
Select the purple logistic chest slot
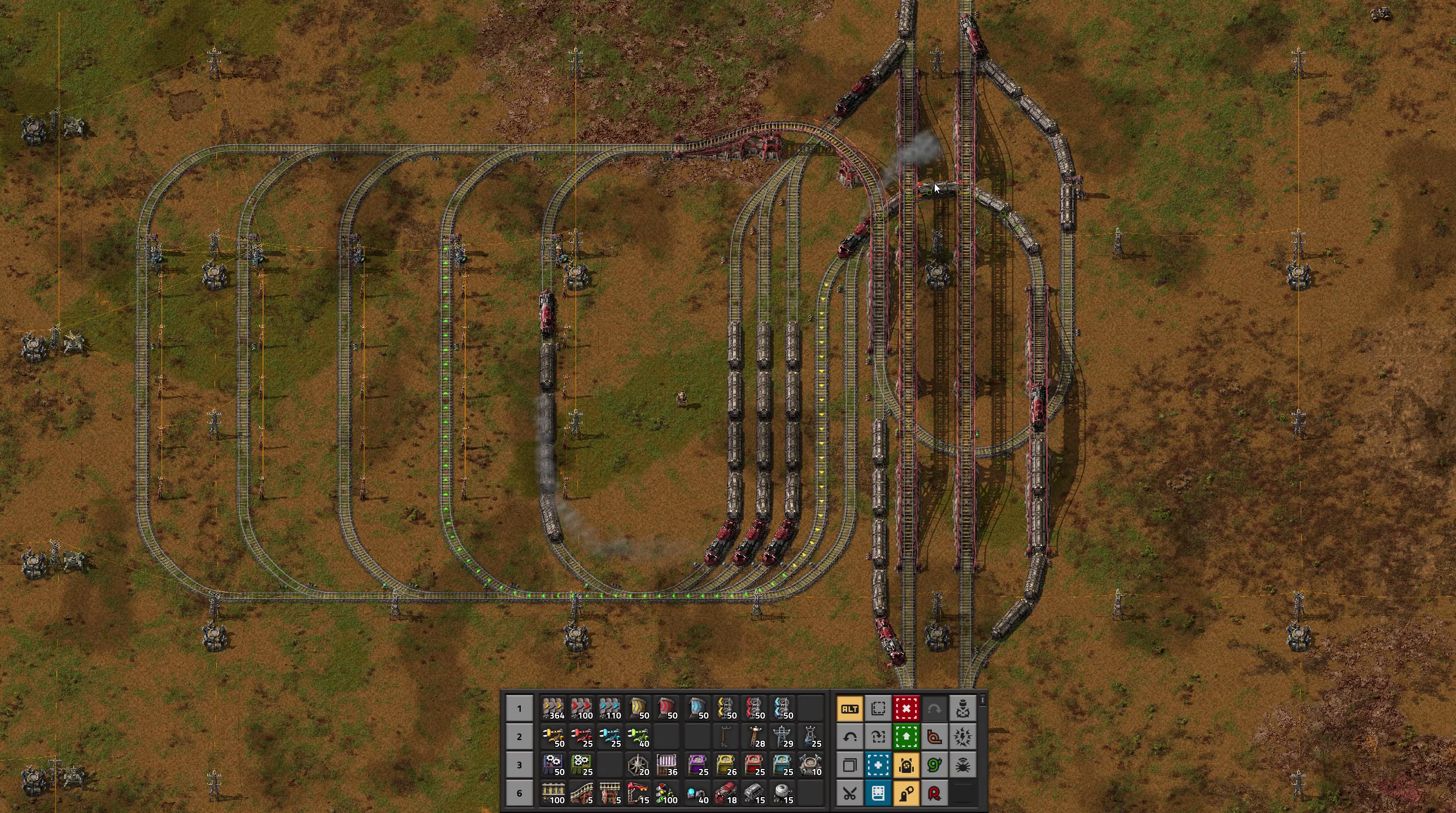tap(698, 765)
